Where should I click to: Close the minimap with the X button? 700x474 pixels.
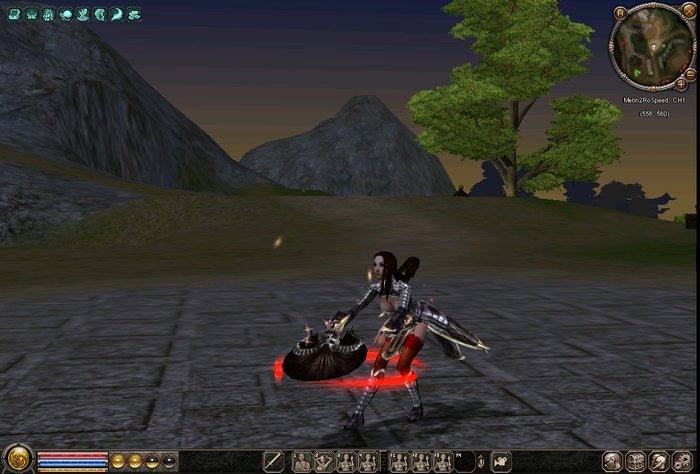pyautogui.click(x=688, y=10)
